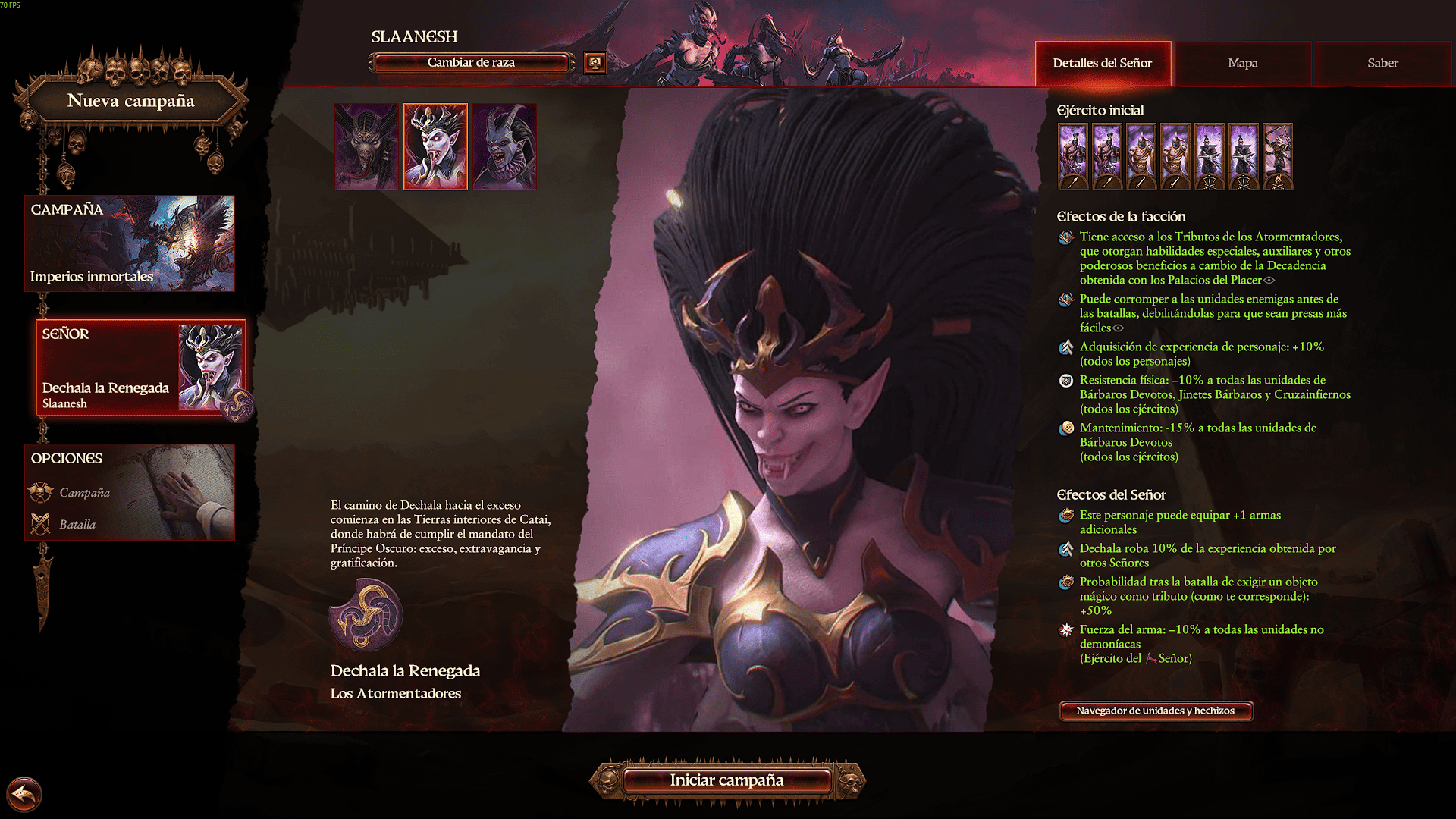The width and height of the screenshot is (1456, 819).
Task: Open the Saber tab
Action: tap(1382, 64)
